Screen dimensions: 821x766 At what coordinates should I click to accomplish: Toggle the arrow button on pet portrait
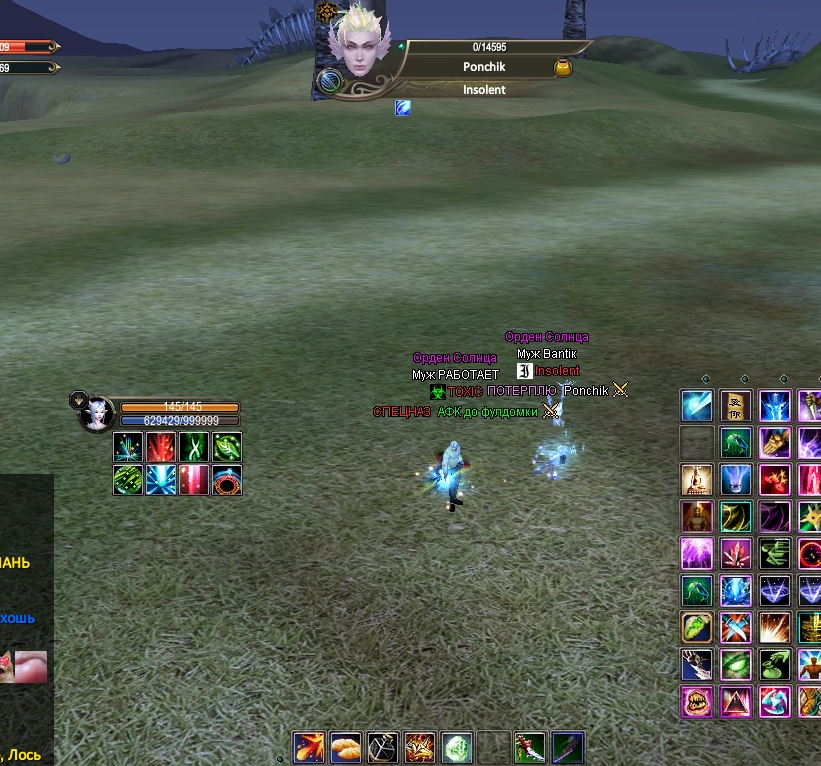tap(76, 400)
